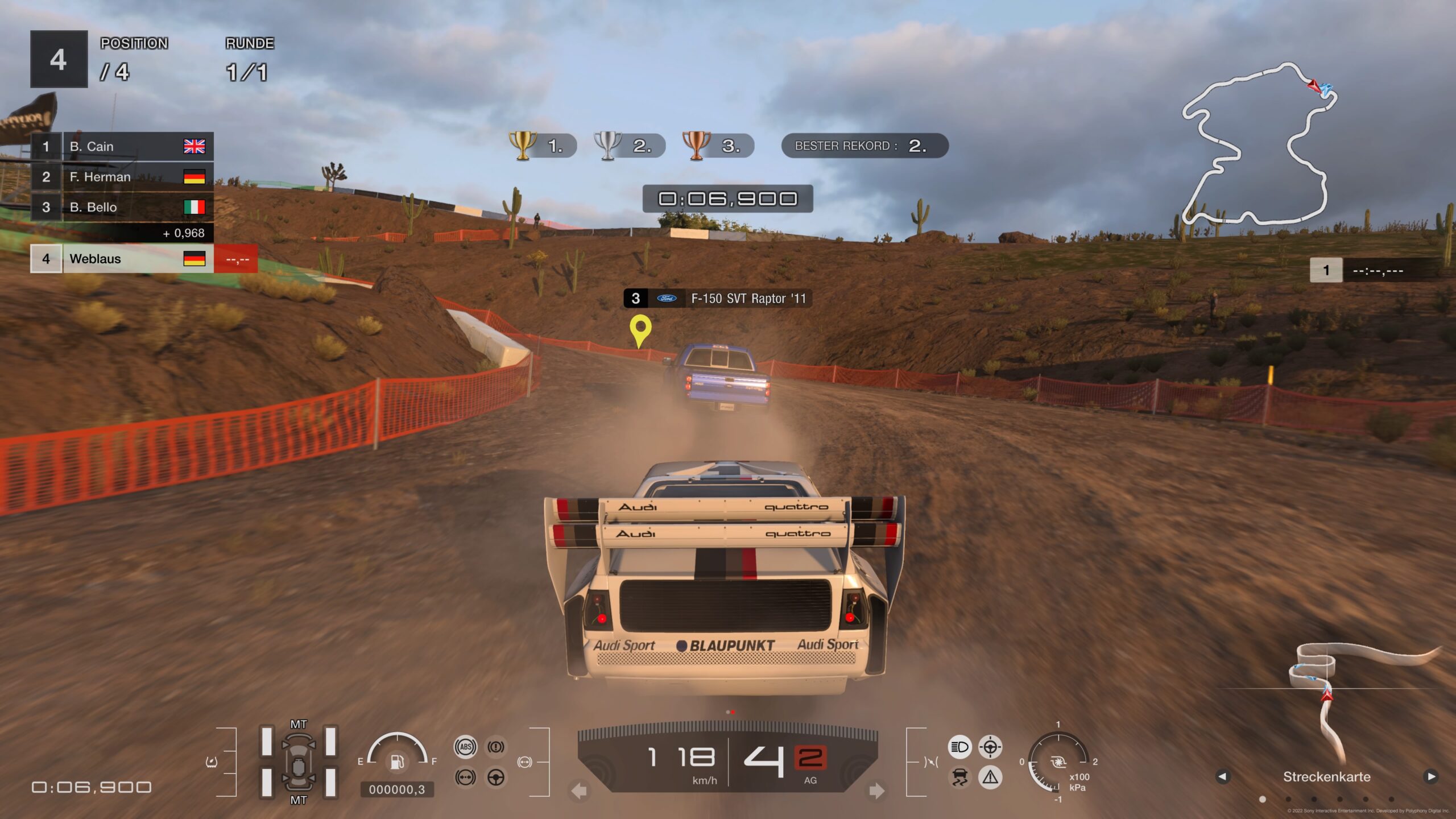Click the steering wheel assist icon
Viewport: 1456px width, 819px height.
[x=496, y=777]
